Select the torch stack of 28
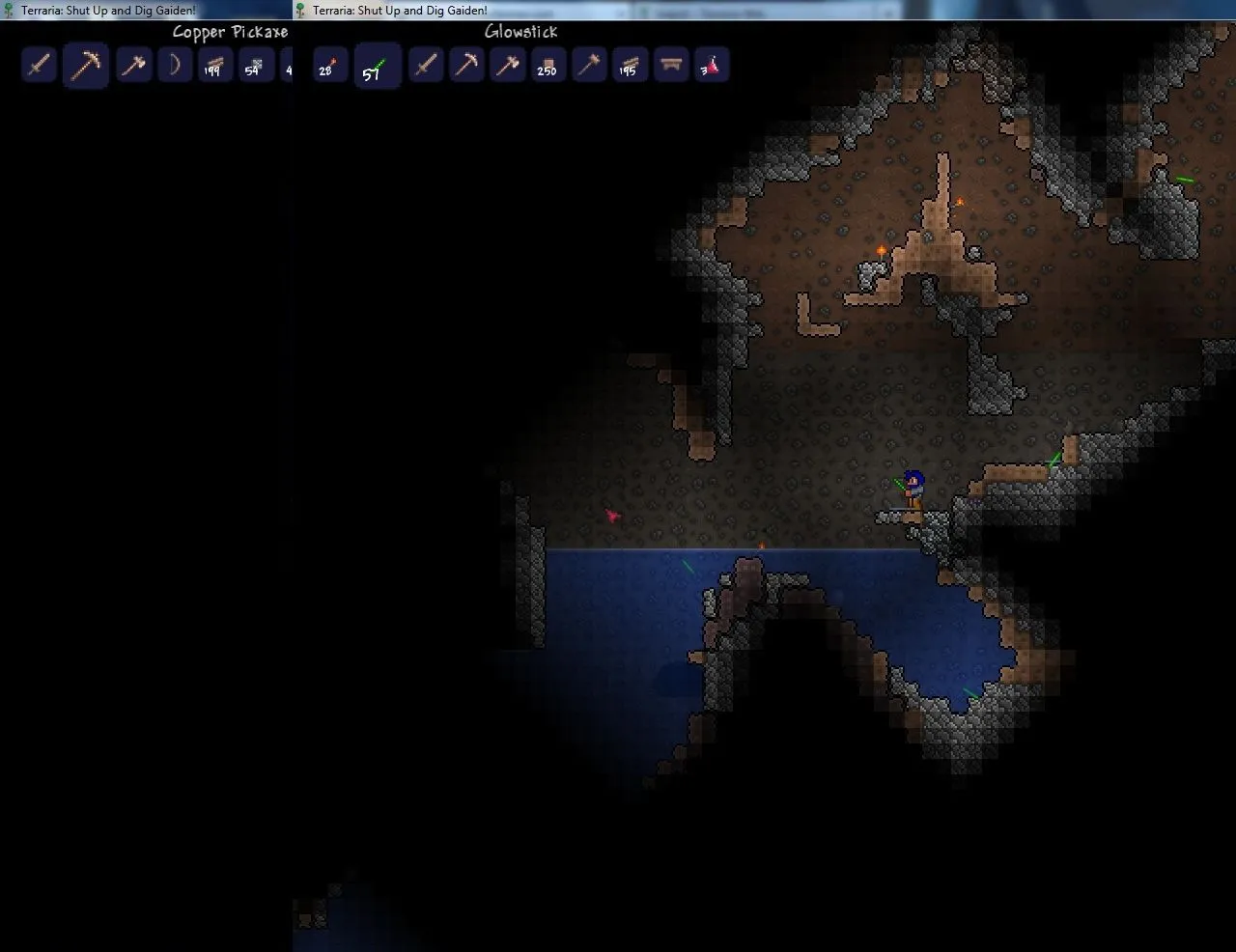Viewport: 1236px width, 952px height. click(328, 66)
